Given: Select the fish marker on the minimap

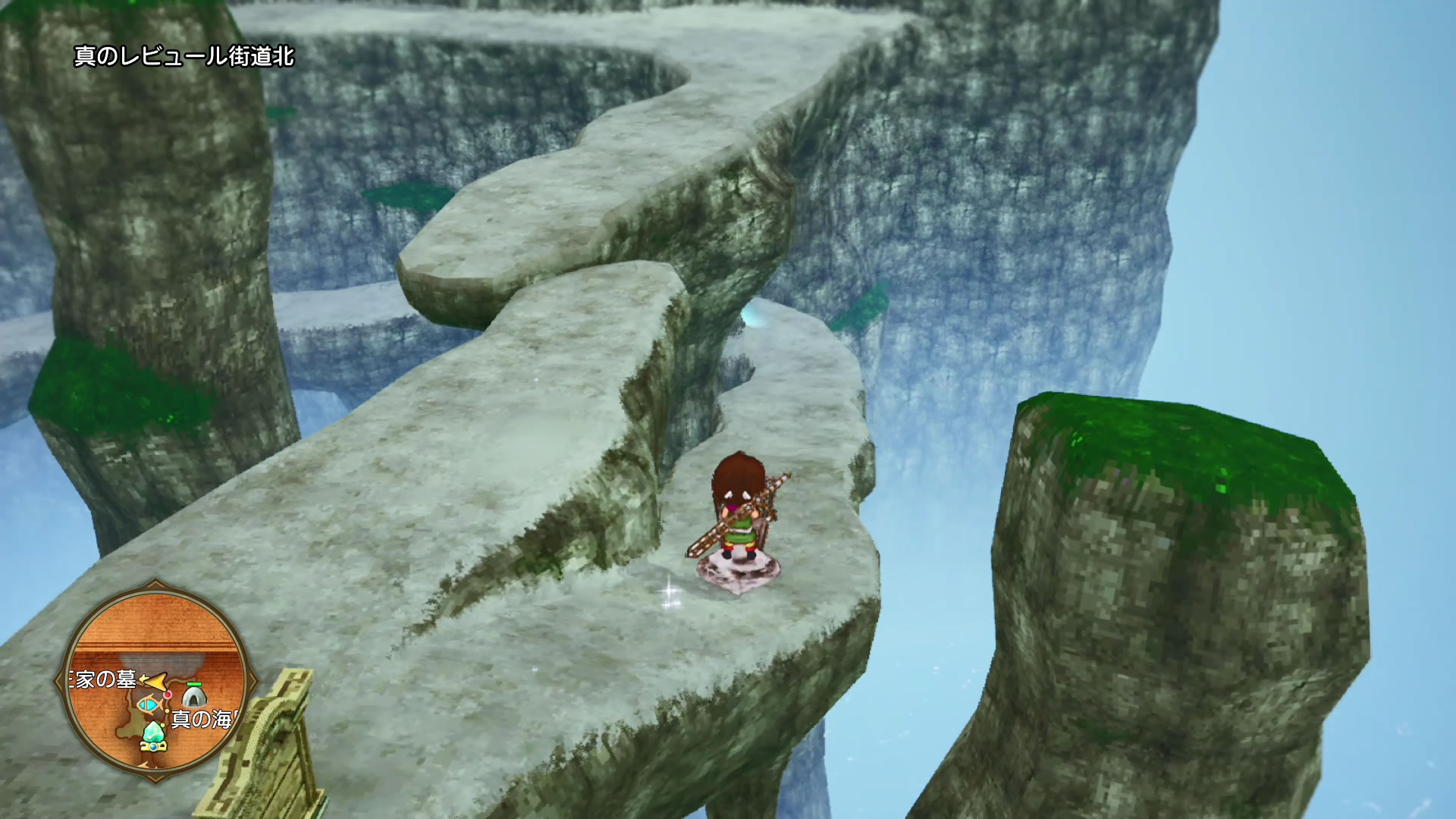Looking at the screenshot, I should (148, 705).
